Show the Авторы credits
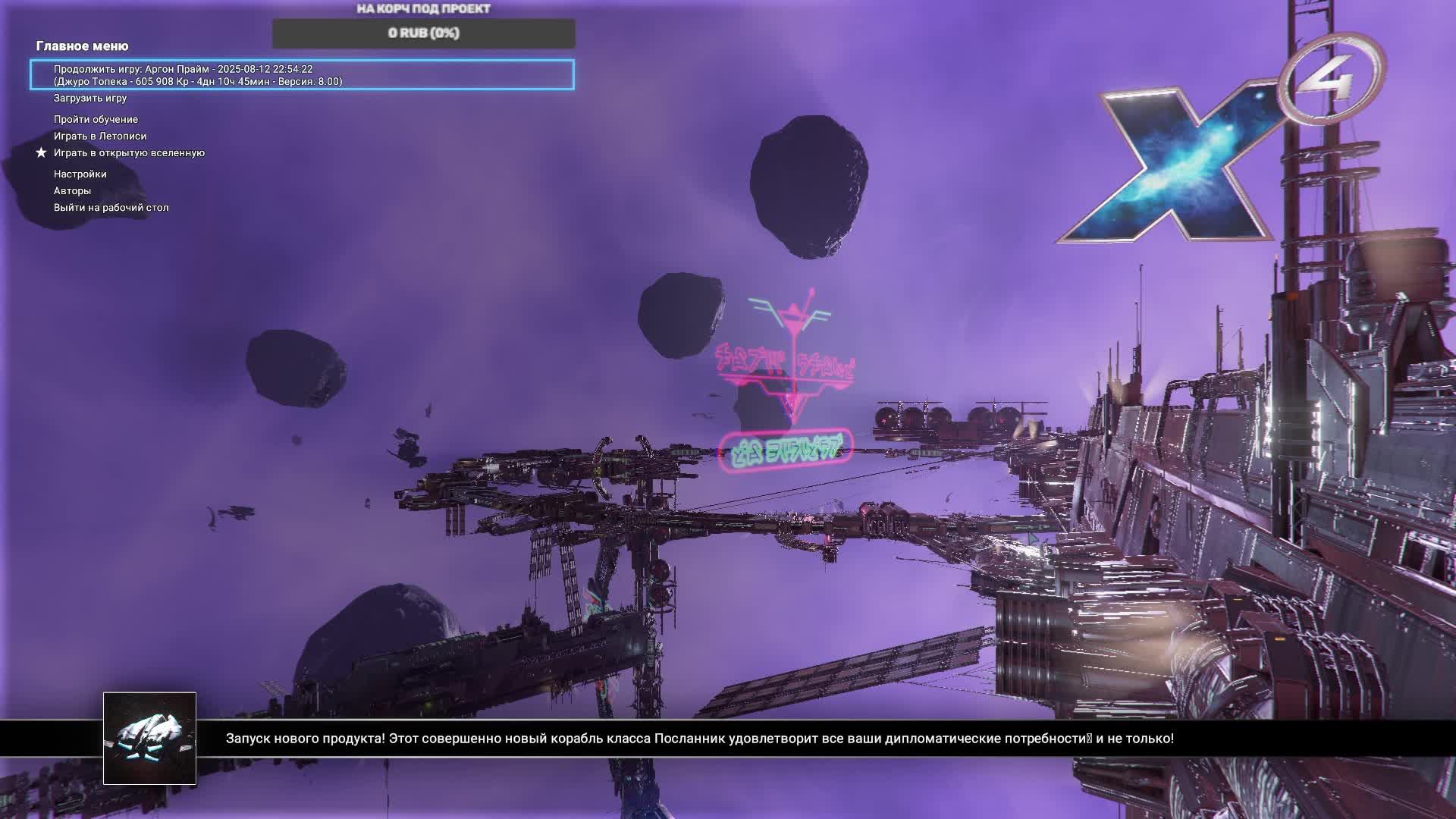Viewport: 1456px width, 819px height. click(72, 191)
